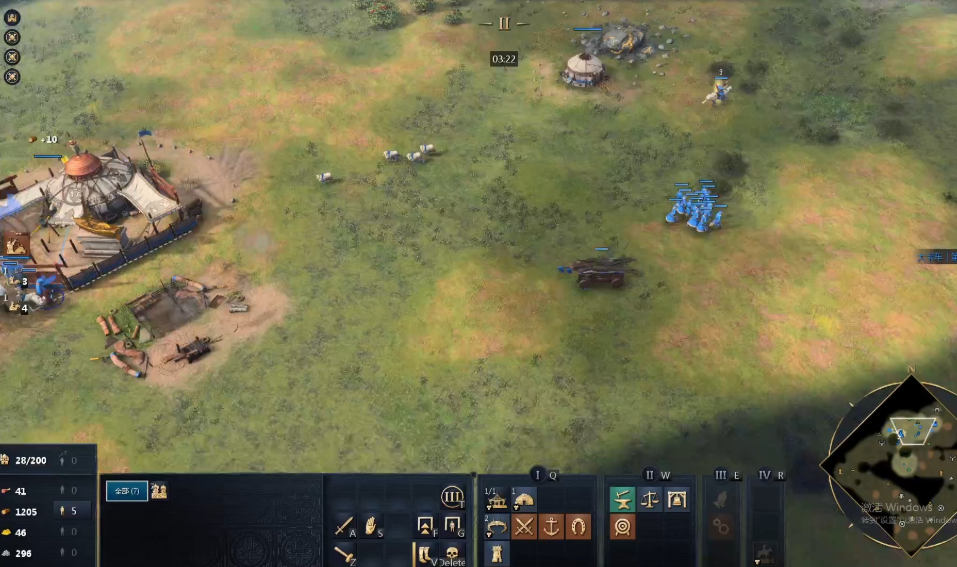957x567 pixels.
Task: Activate the sword attack-move command
Action: point(344,526)
